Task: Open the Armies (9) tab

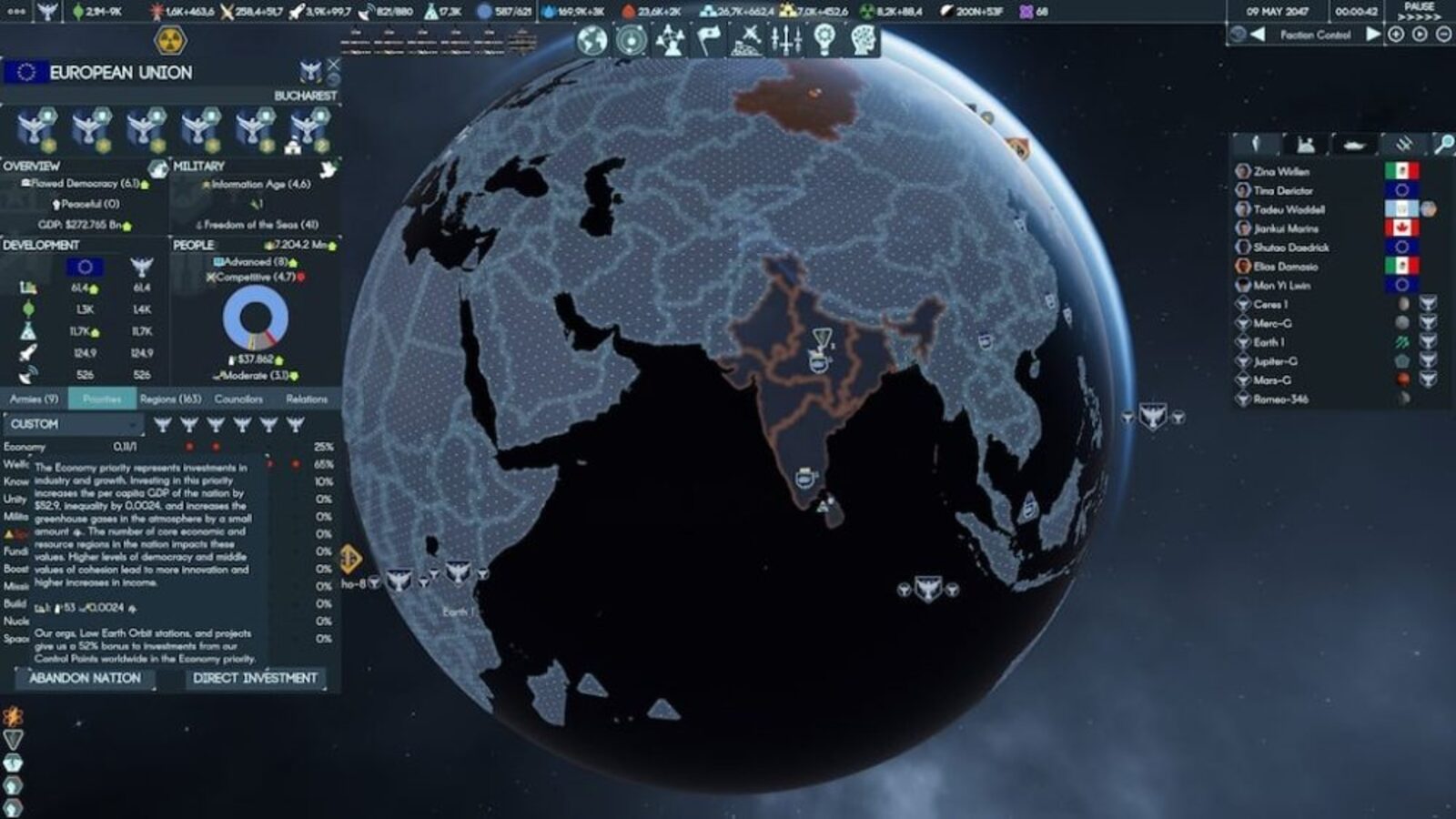Action: (35, 399)
